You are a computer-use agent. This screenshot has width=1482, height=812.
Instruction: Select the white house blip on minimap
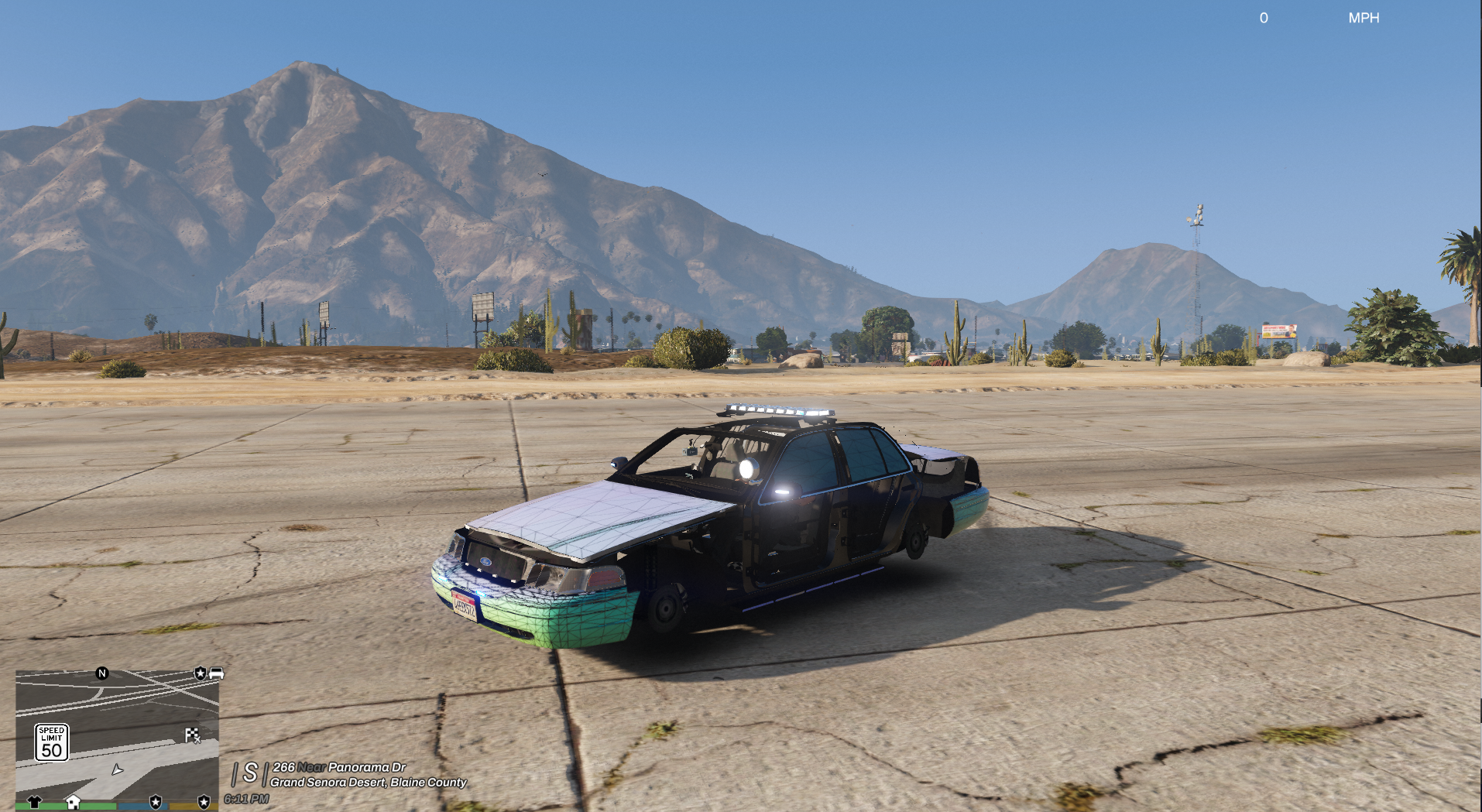pyautogui.click(x=73, y=801)
